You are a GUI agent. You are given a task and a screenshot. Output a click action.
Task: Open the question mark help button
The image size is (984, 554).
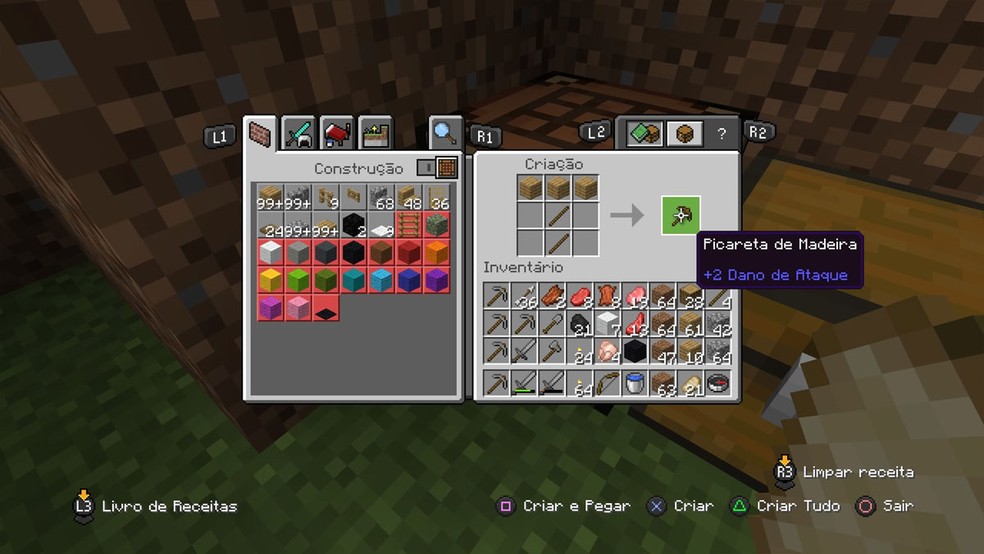point(721,133)
